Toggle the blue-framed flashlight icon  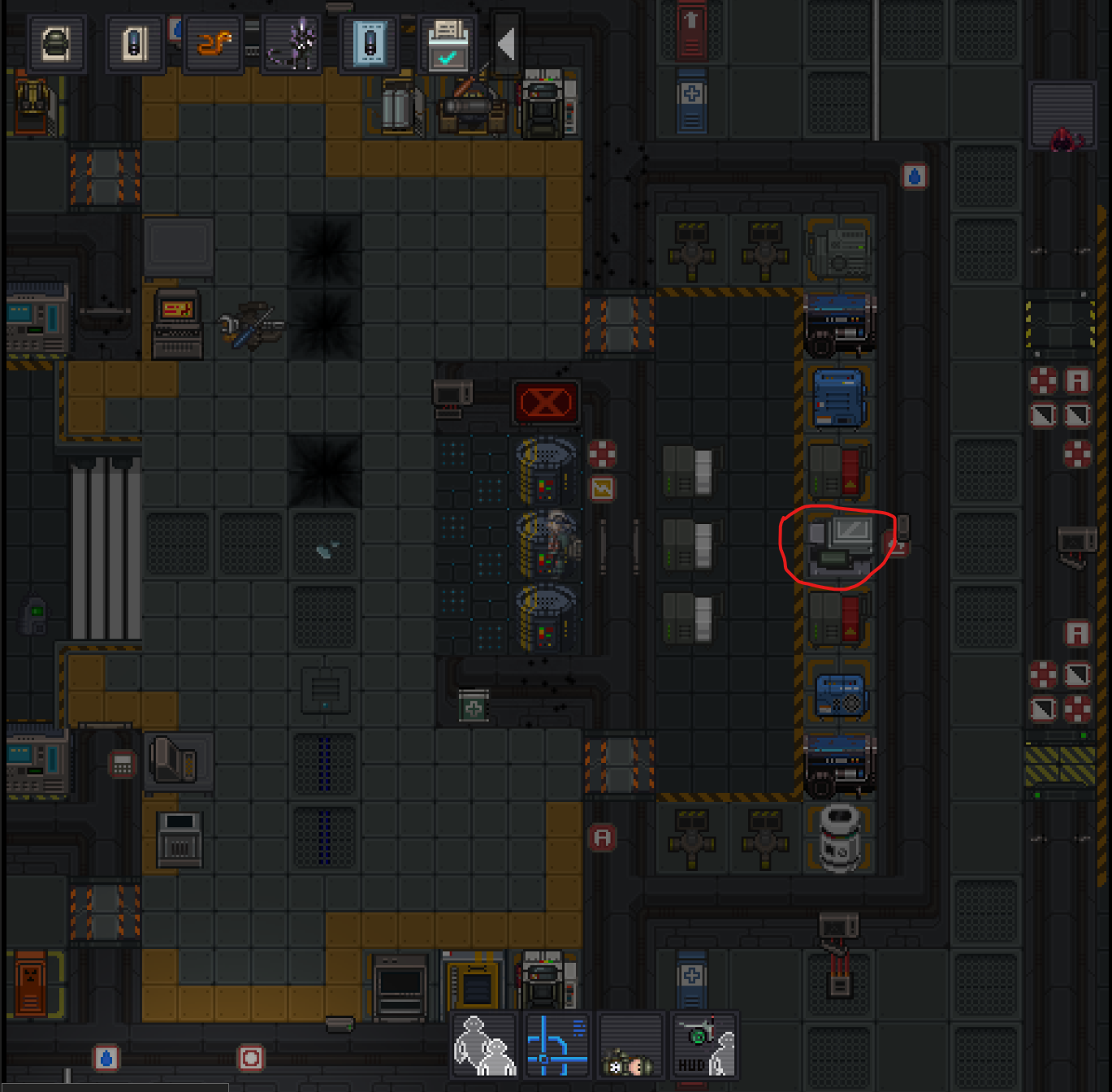370,44
